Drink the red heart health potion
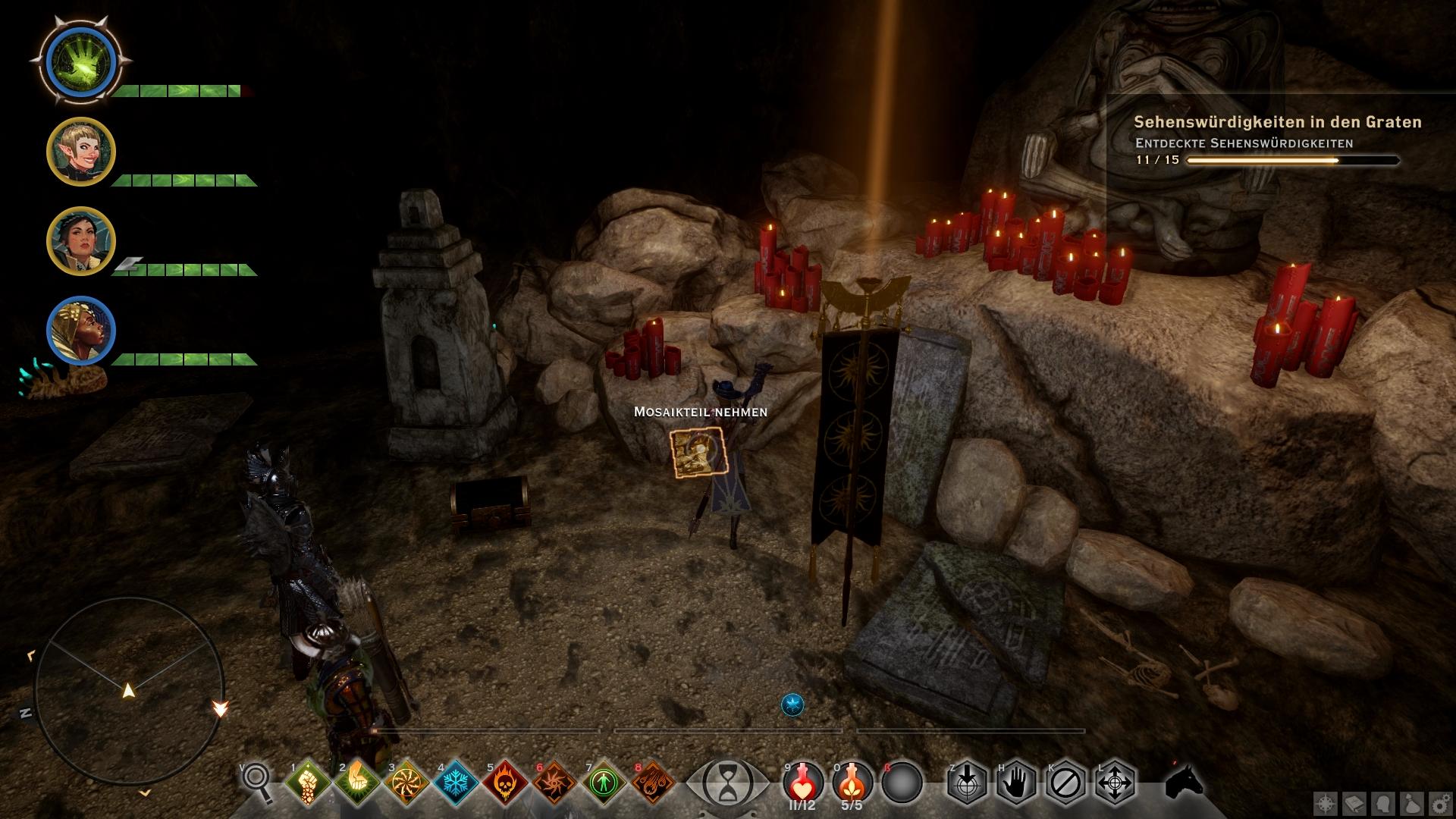The height and width of the screenshot is (819, 1456). [x=803, y=781]
